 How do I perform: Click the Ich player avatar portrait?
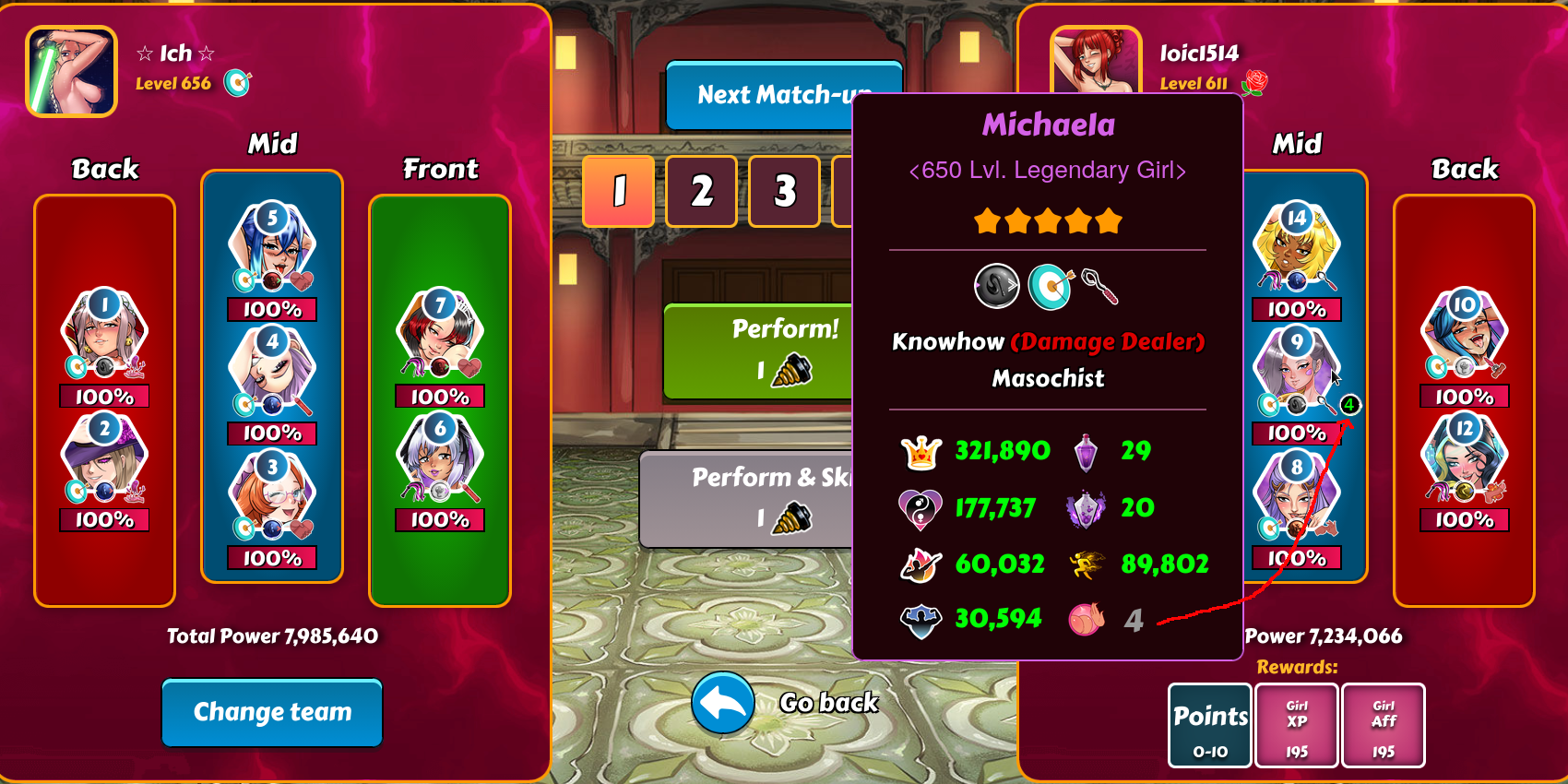(x=71, y=71)
